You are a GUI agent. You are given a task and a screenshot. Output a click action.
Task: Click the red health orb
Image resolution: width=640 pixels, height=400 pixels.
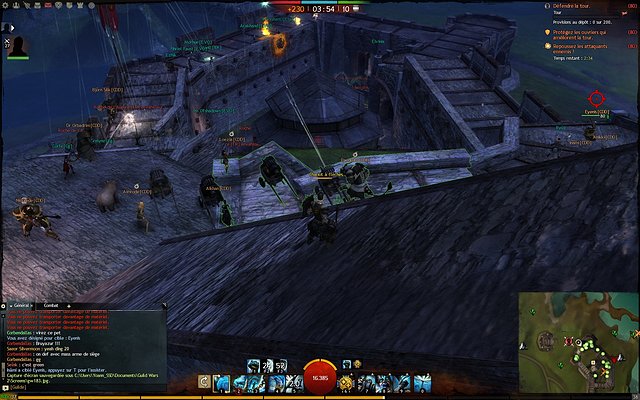[x=320, y=378]
